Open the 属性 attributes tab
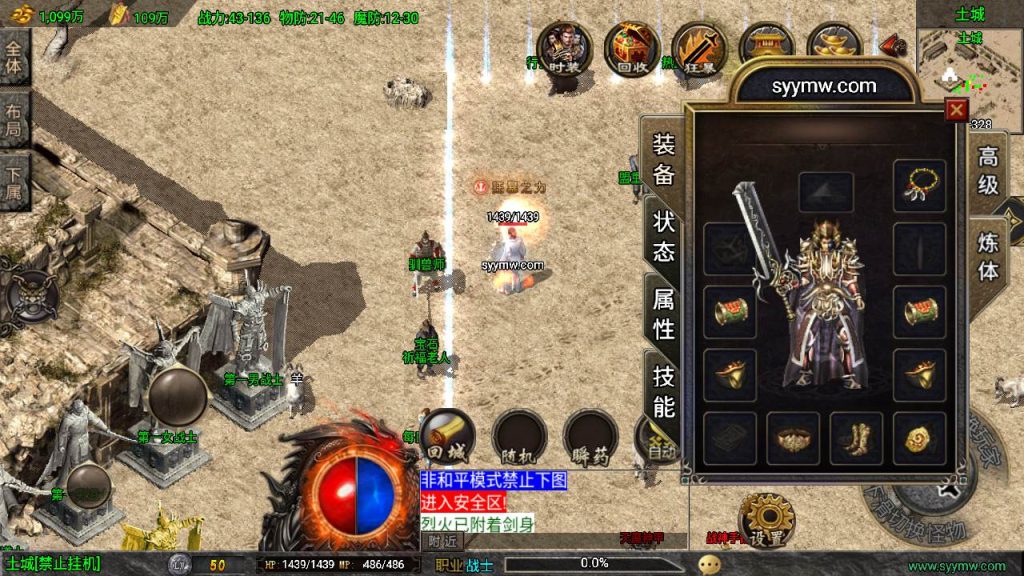The image size is (1024, 576). click(664, 313)
